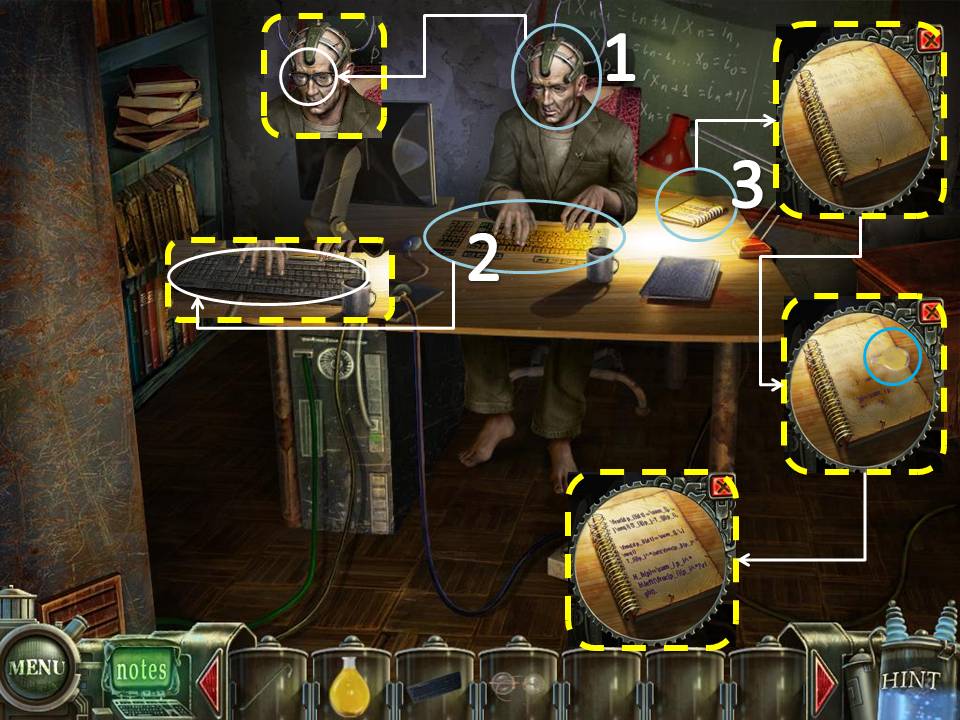960x720 pixels.
Task: Select the dark keyboard inventory item
Action: [434, 686]
